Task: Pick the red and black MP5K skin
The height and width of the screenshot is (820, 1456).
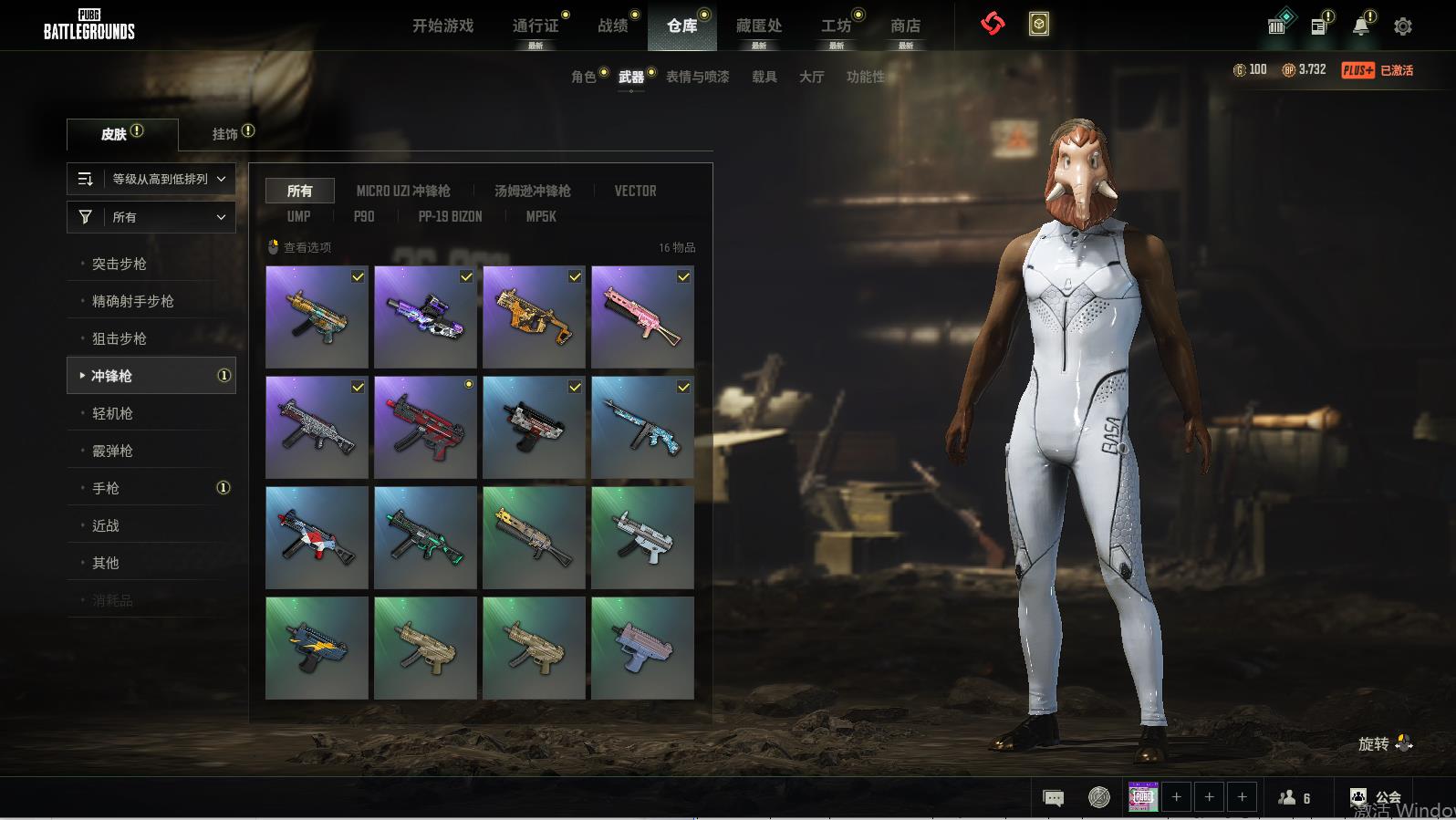Action: pos(425,427)
